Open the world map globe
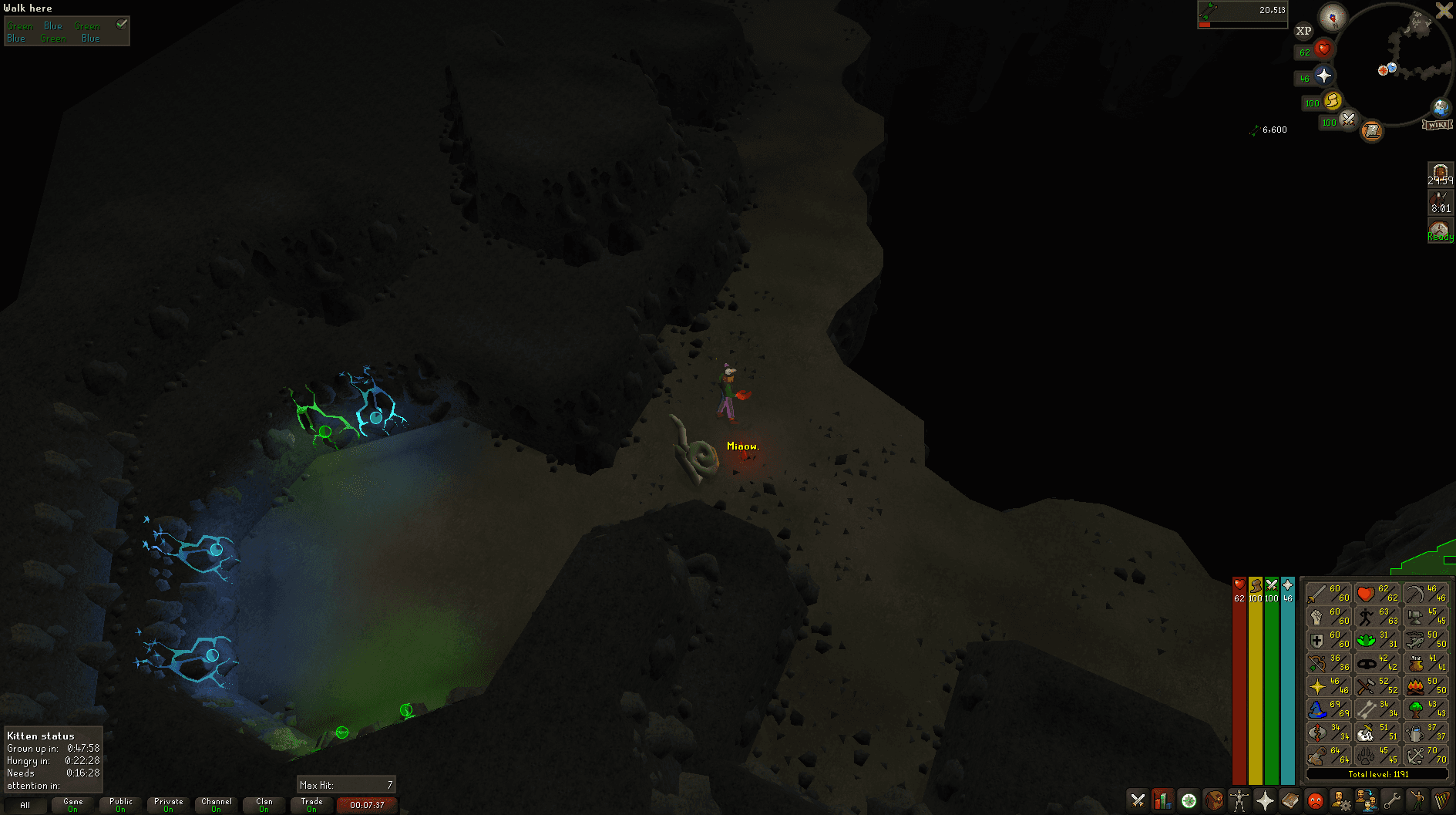The image size is (1456, 815). tap(1441, 107)
